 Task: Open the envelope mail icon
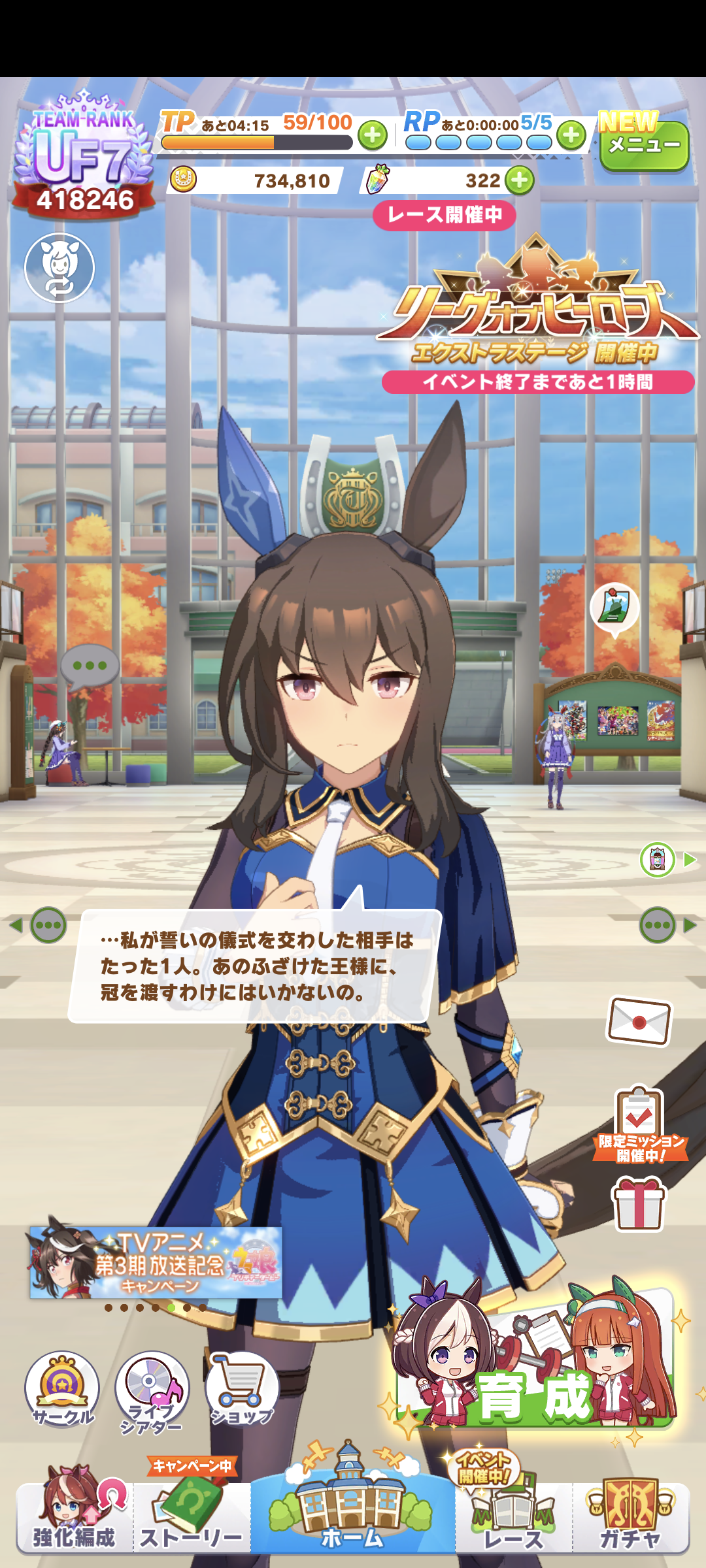[639, 1021]
